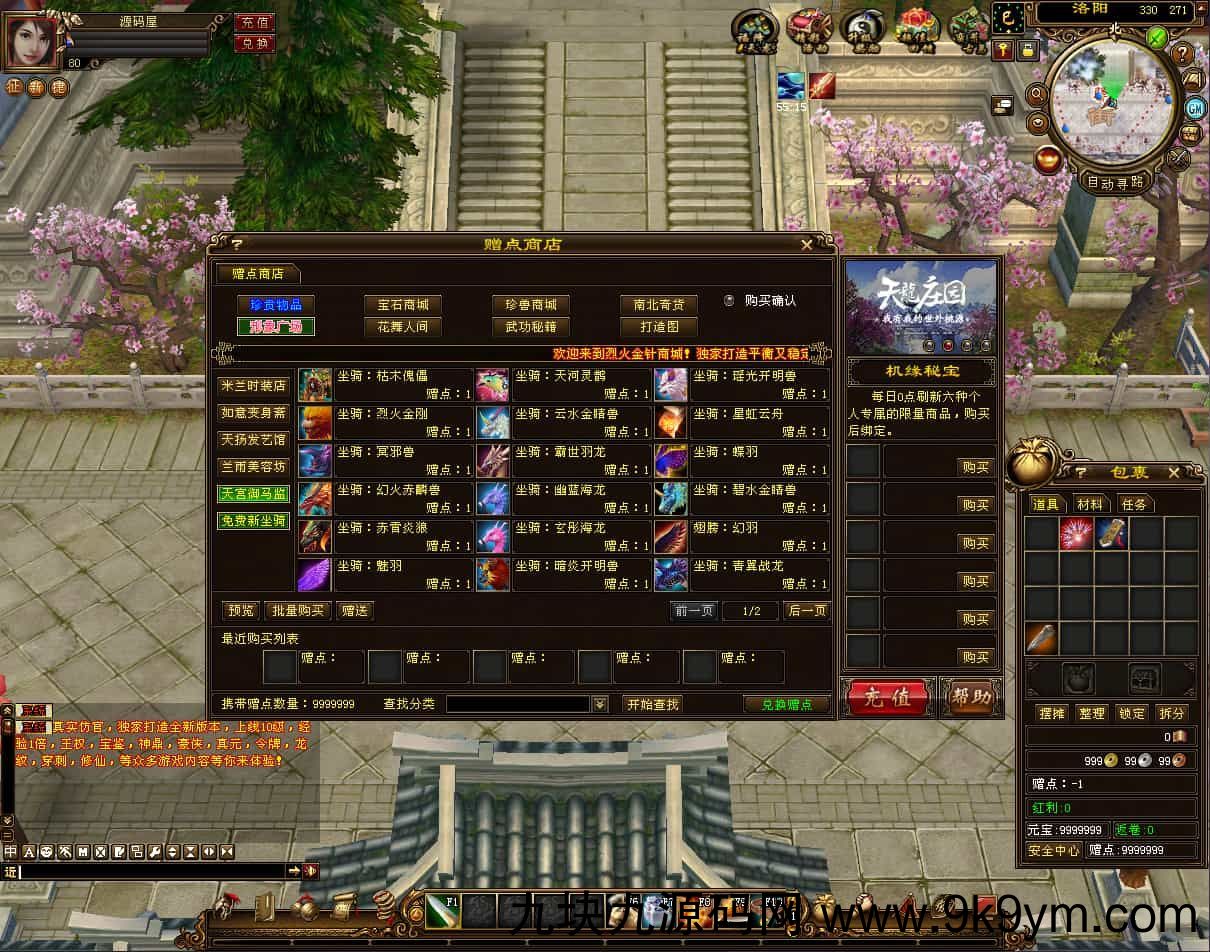Pick the 坐骑：星虹云舟 mount item
The height and width of the screenshot is (952, 1210).
pos(742,422)
